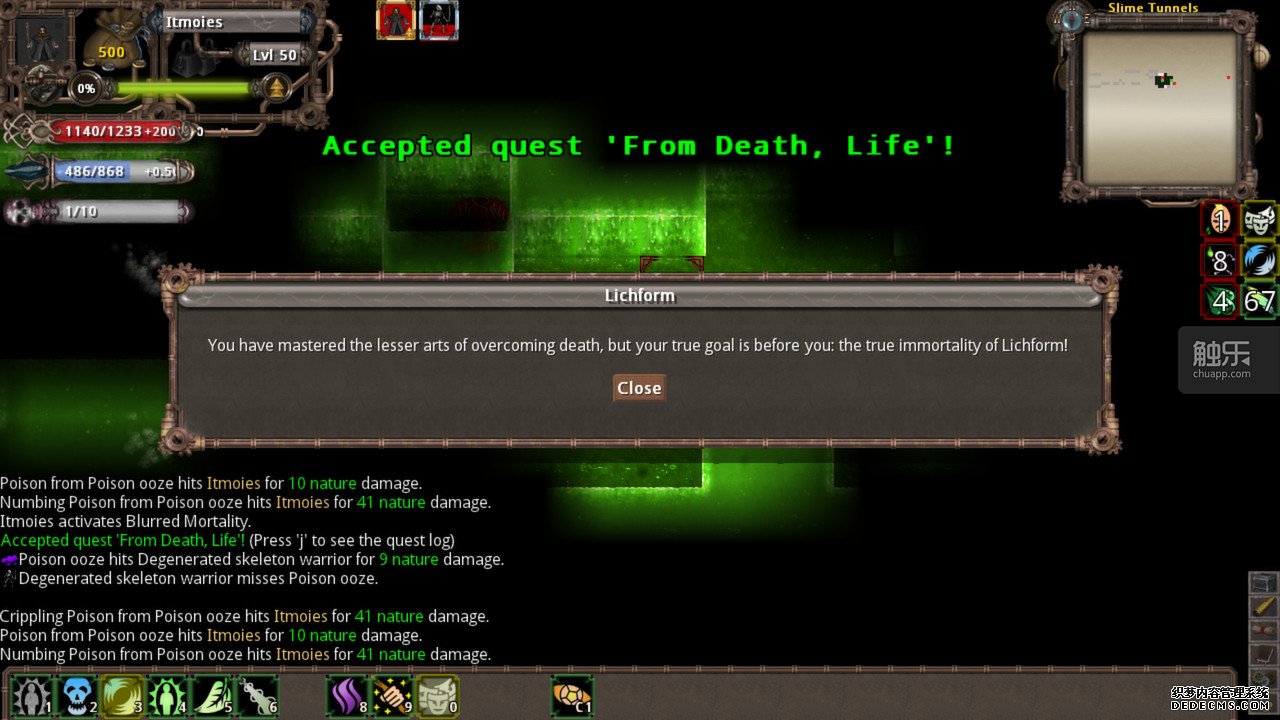This screenshot has height=720, width=1280.
Task: Select the red hooded party portrait
Action: [396, 21]
